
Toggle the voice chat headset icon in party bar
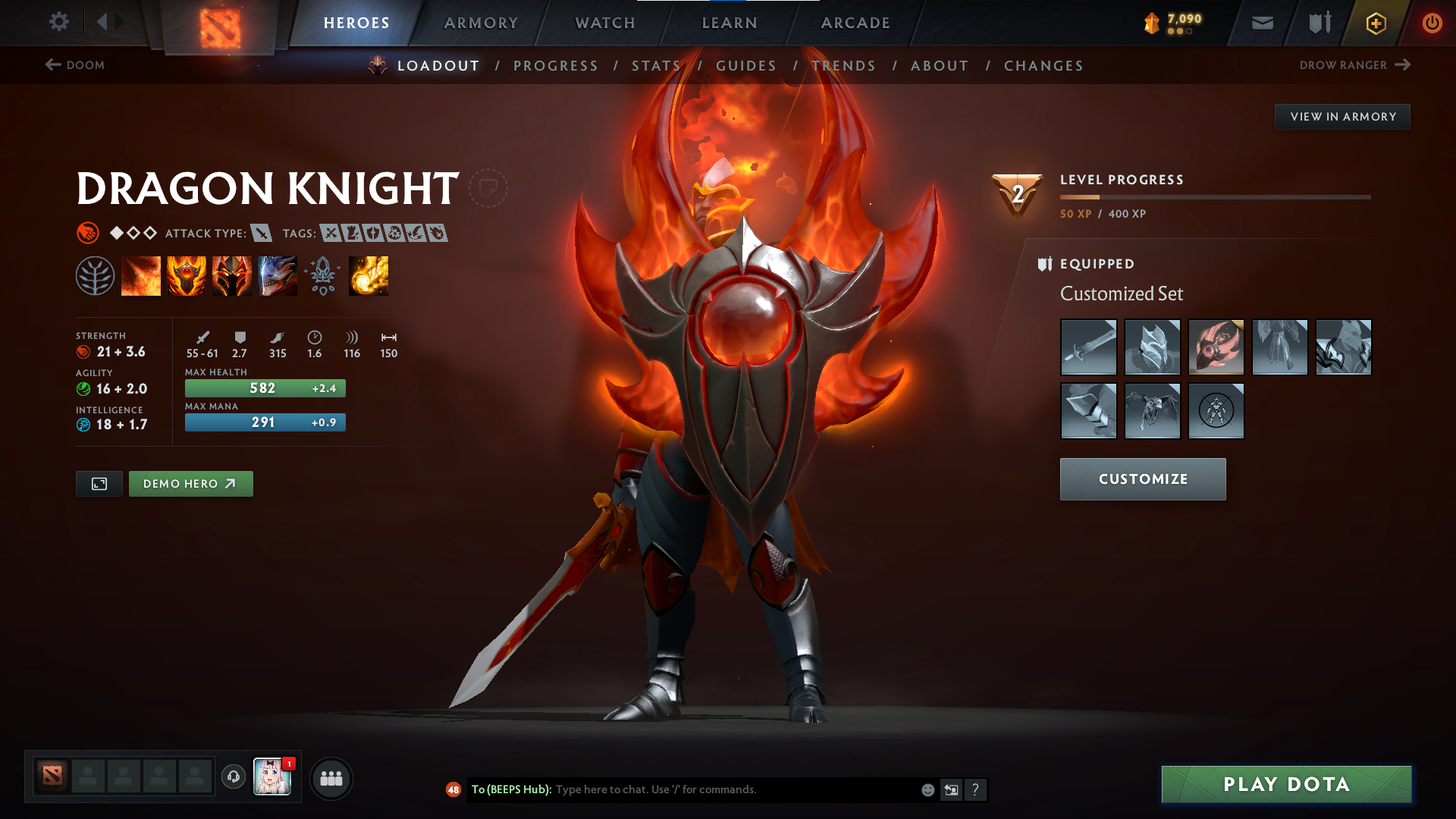[x=233, y=777]
